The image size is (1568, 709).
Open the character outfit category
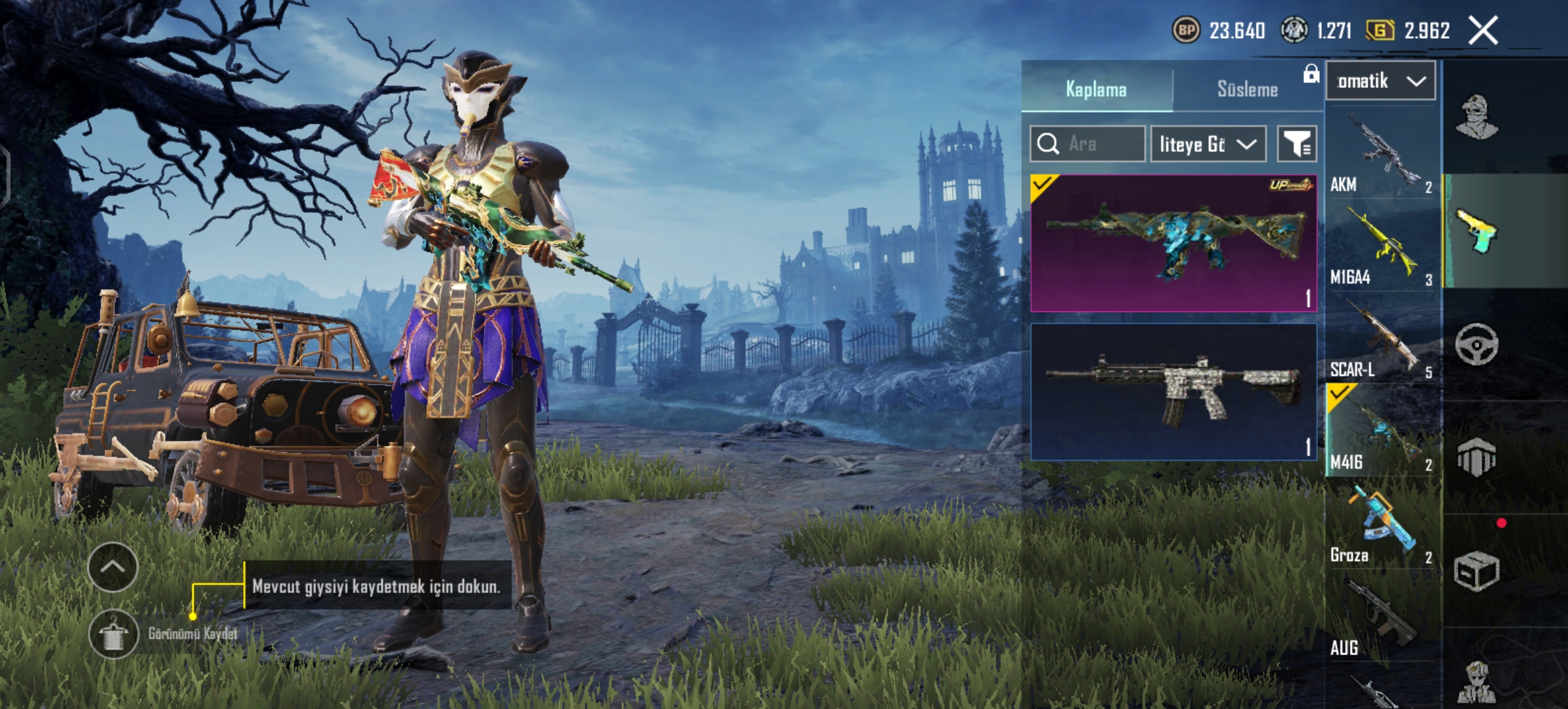tap(1477, 118)
